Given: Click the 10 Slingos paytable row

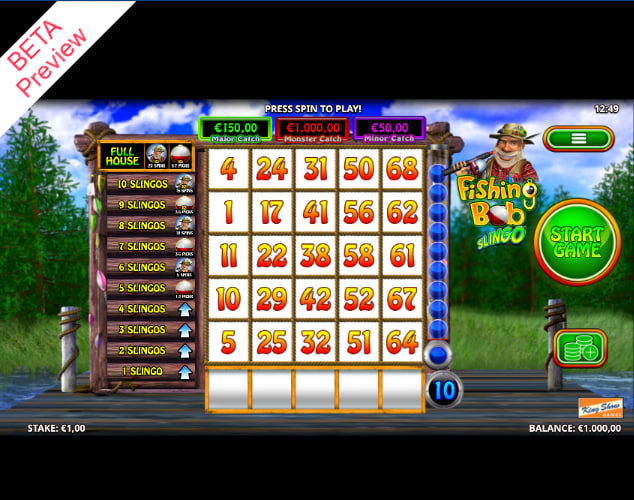Looking at the screenshot, I should pyautogui.click(x=147, y=184).
